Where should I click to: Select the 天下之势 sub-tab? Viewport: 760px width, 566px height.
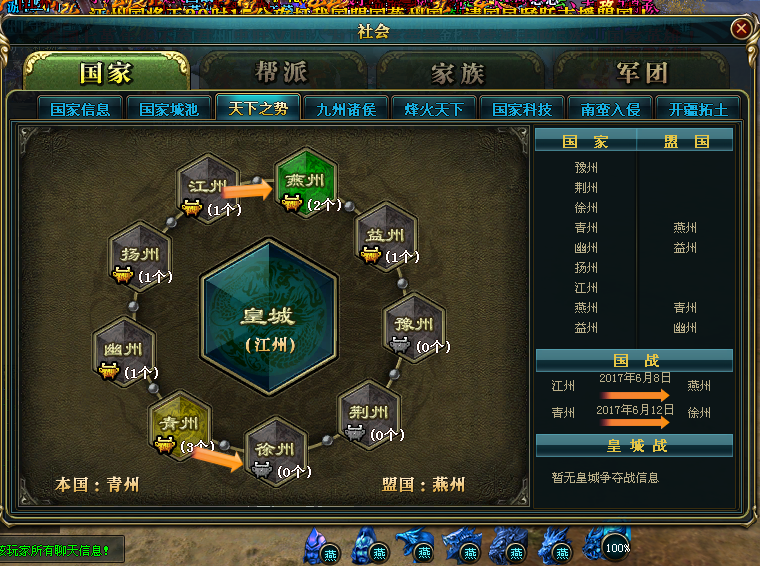256,109
